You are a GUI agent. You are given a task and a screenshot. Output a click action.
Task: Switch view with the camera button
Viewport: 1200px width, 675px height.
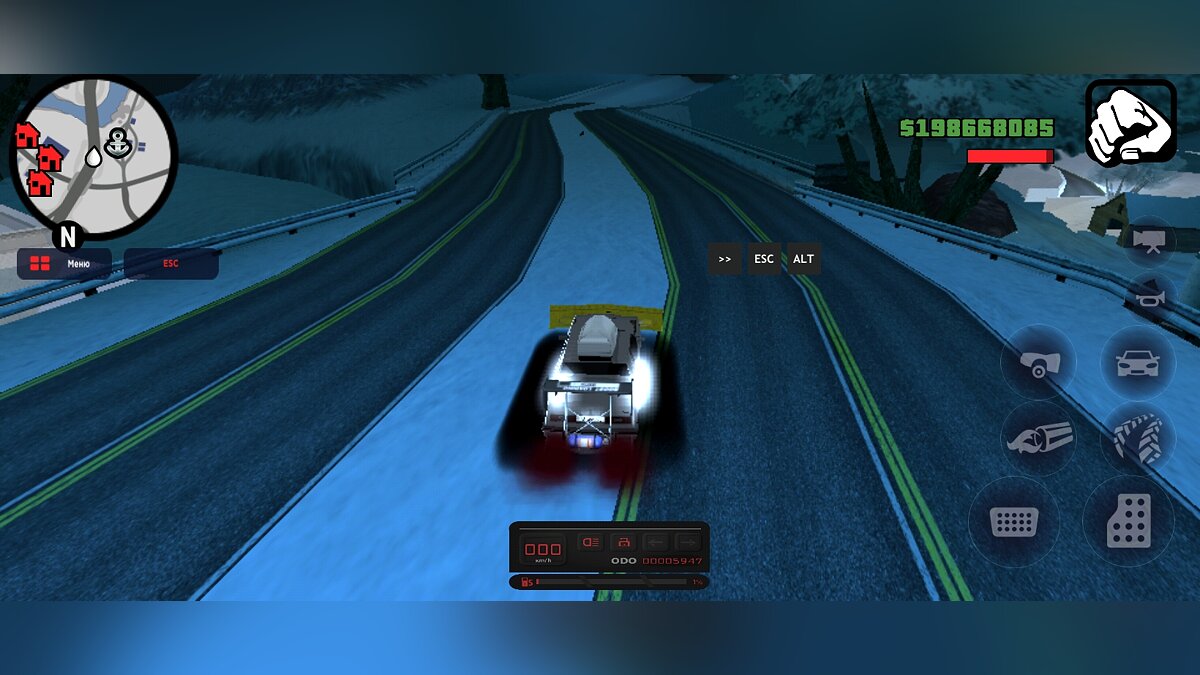[1147, 241]
